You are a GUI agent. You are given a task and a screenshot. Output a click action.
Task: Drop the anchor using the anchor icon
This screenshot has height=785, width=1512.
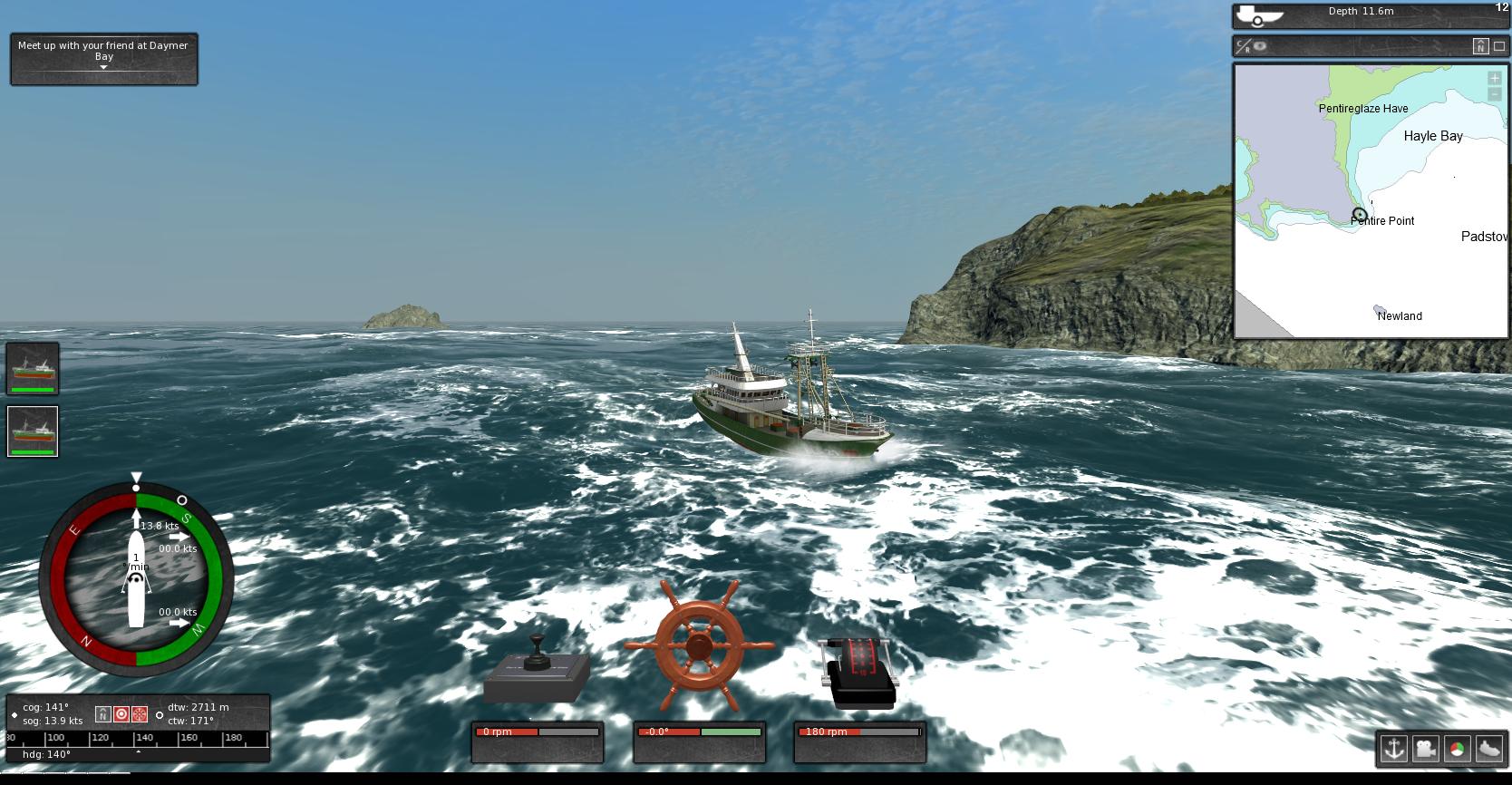pyautogui.click(x=1394, y=749)
